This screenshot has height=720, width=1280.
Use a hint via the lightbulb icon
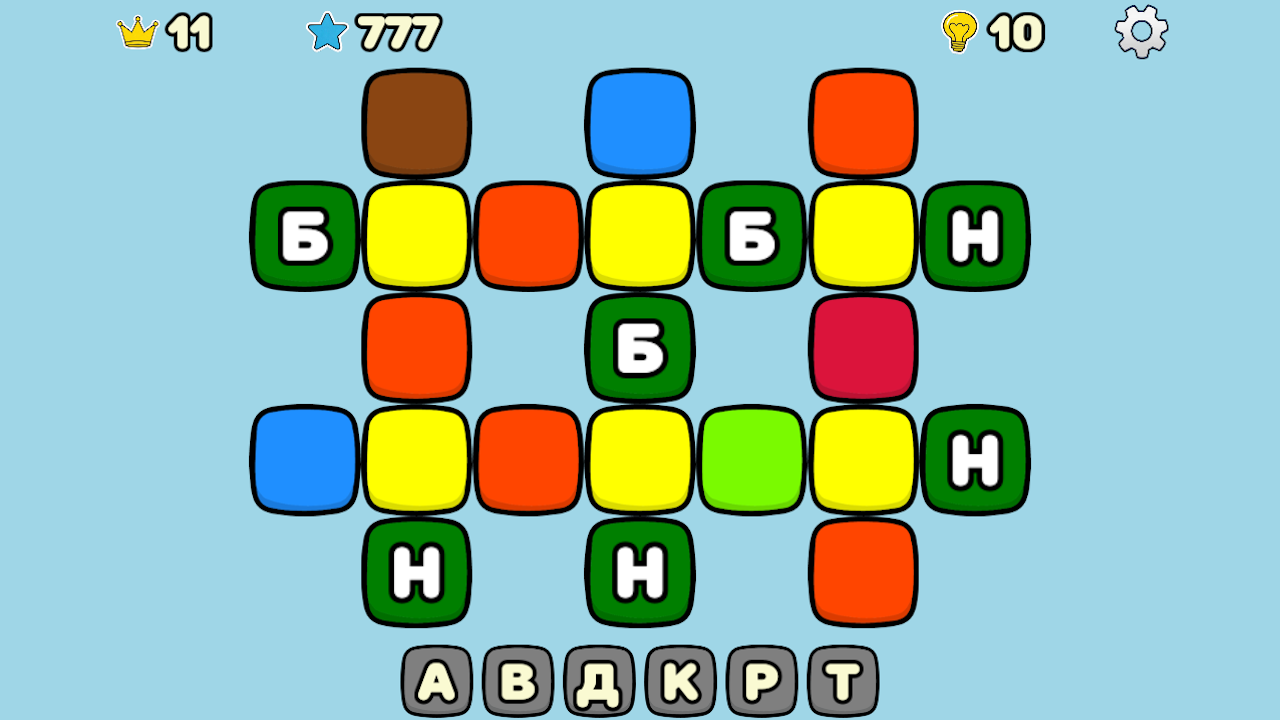tap(958, 32)
